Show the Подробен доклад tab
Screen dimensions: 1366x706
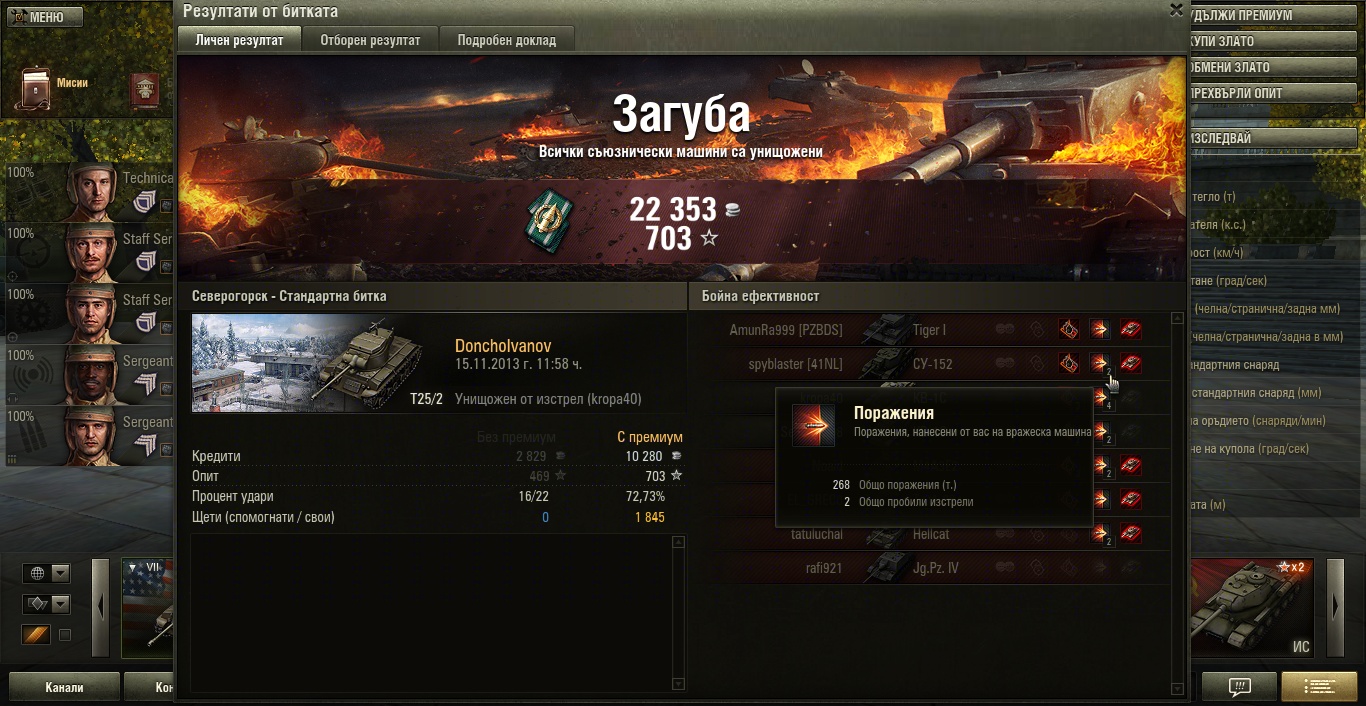coord(507,40)
